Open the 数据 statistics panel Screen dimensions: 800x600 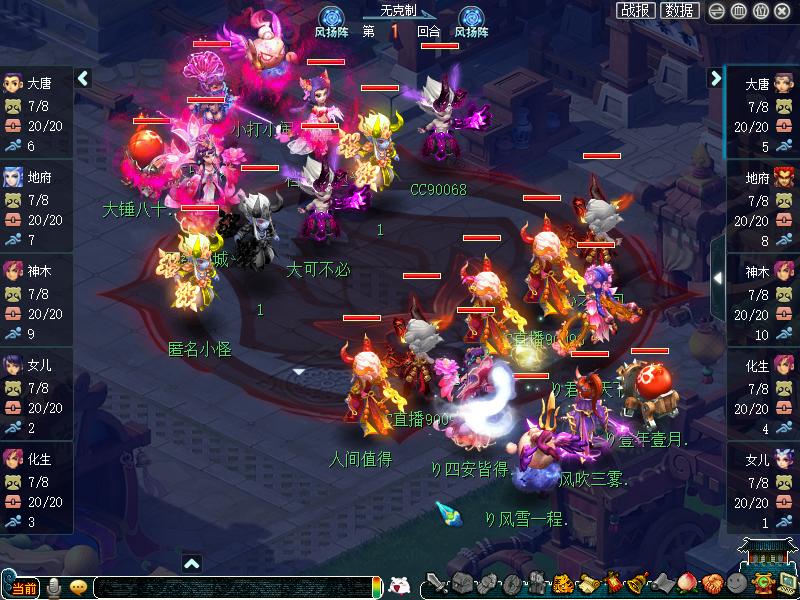680,10
